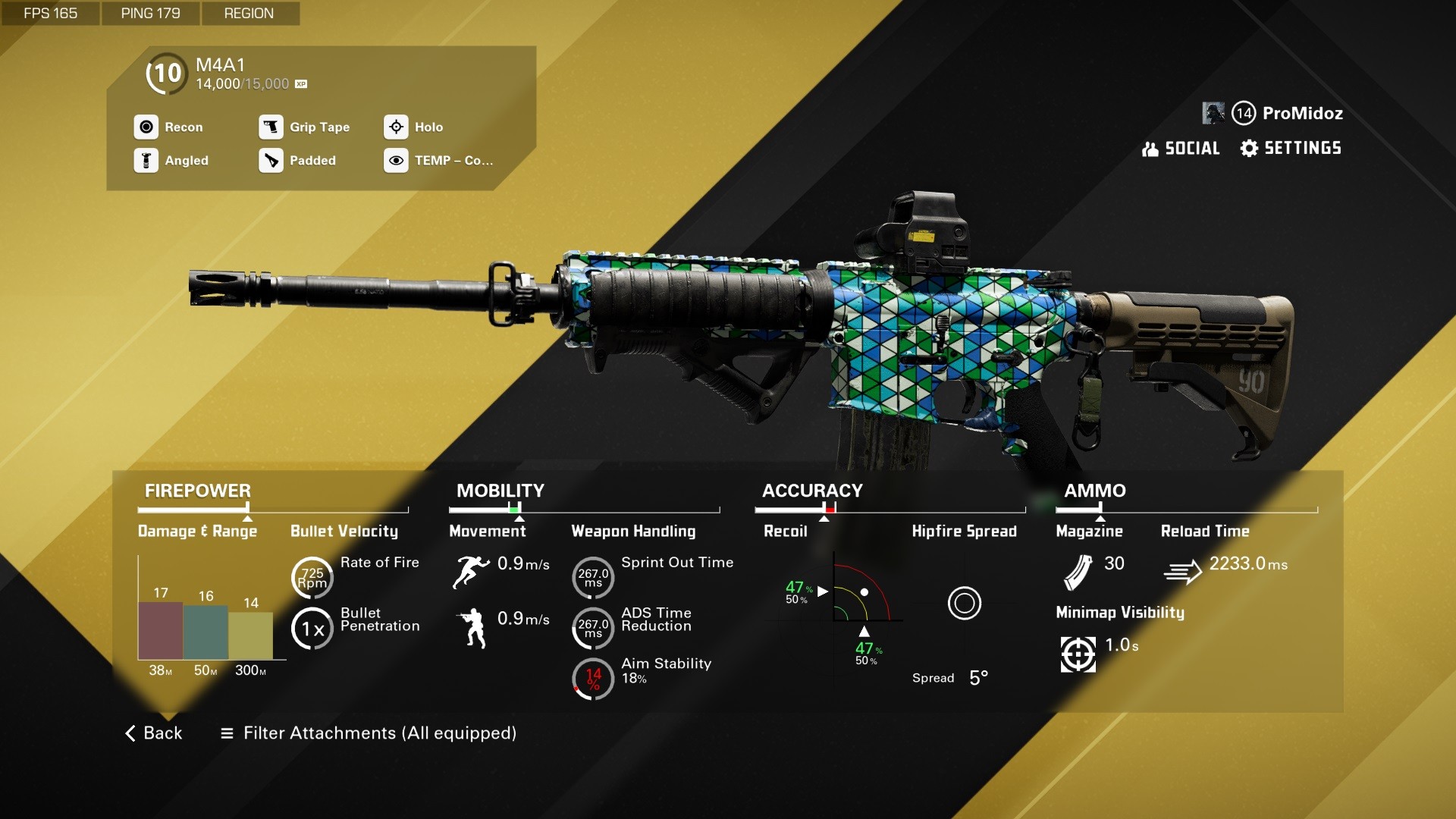Select the Padded stock attachment

point(298,161)
